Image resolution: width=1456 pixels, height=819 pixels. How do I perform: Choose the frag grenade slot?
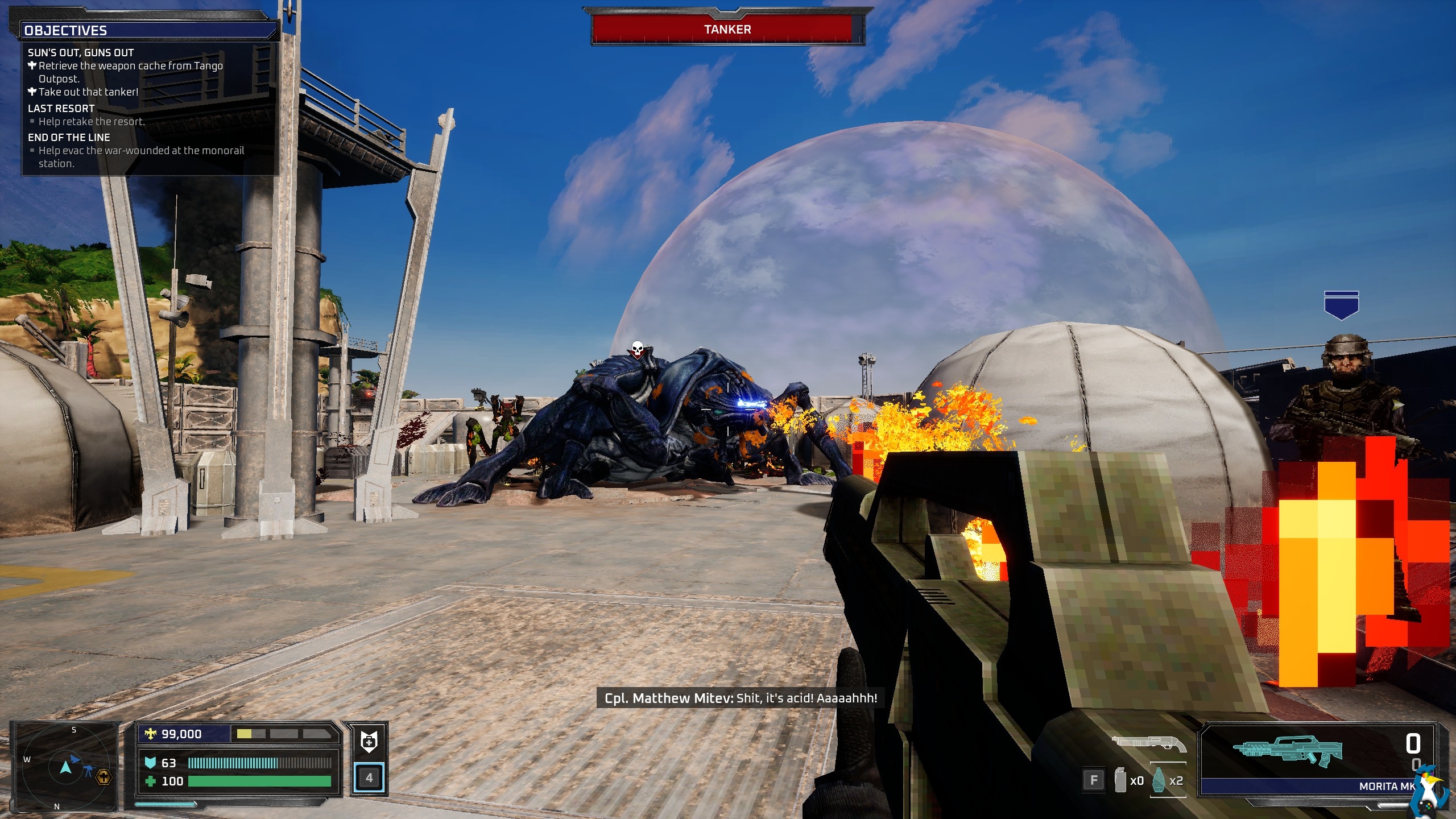tap(1168, 781)
